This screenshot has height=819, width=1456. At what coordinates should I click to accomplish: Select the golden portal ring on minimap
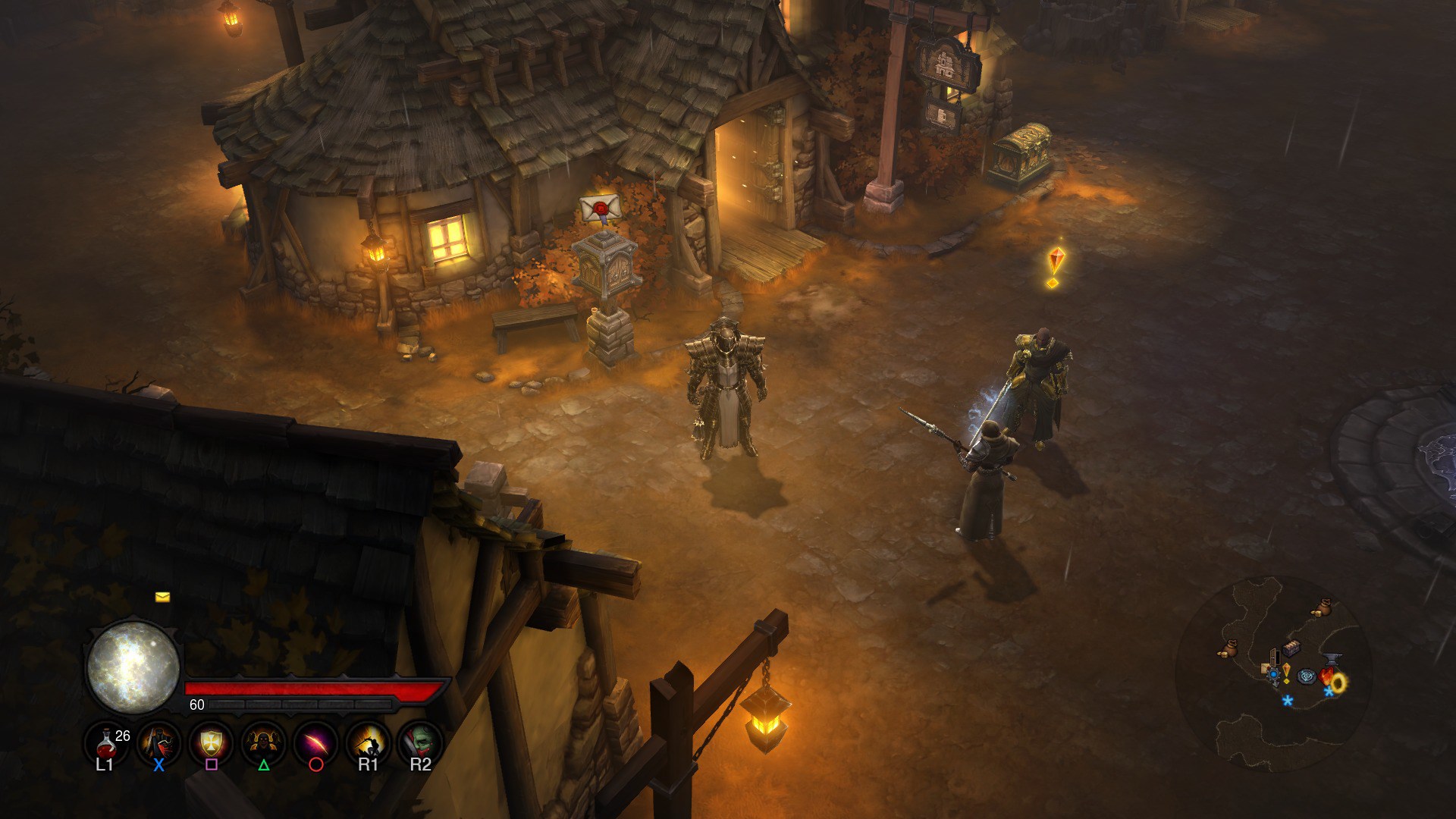(x=1338, y=682)
